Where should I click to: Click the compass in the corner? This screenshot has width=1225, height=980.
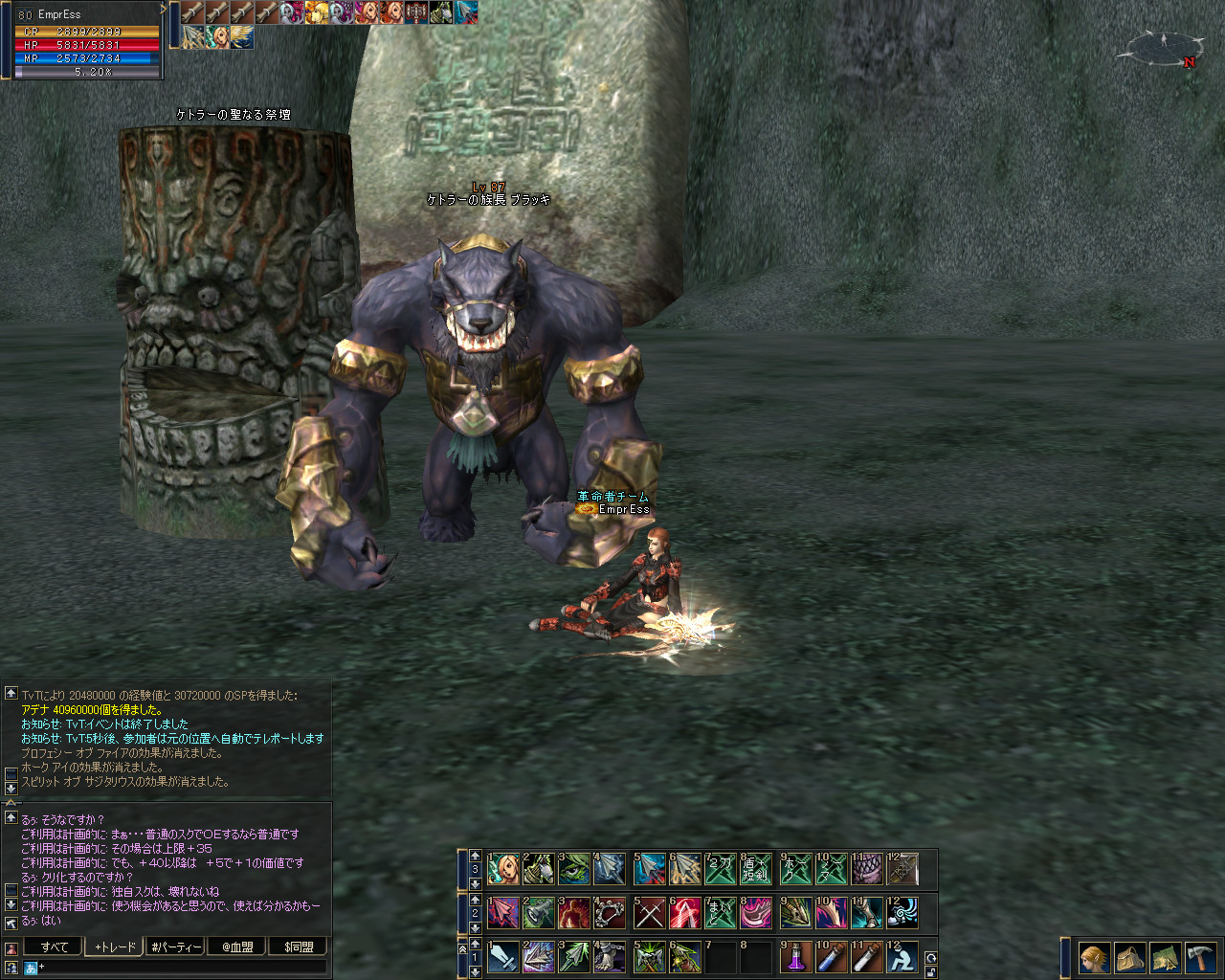(1165, 47)
